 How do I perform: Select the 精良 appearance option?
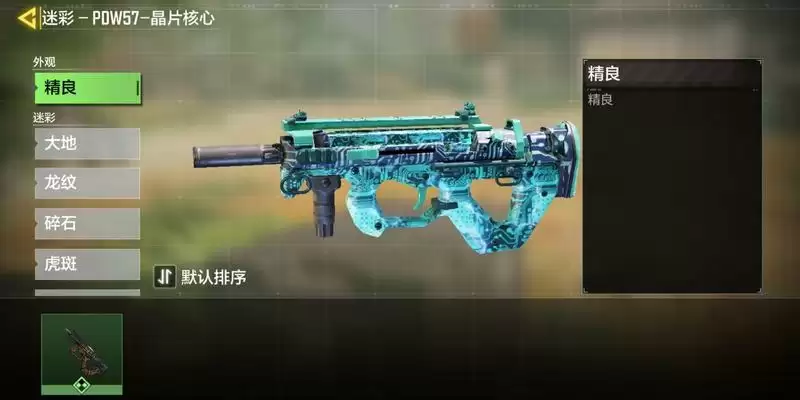(x=87, y=88)
